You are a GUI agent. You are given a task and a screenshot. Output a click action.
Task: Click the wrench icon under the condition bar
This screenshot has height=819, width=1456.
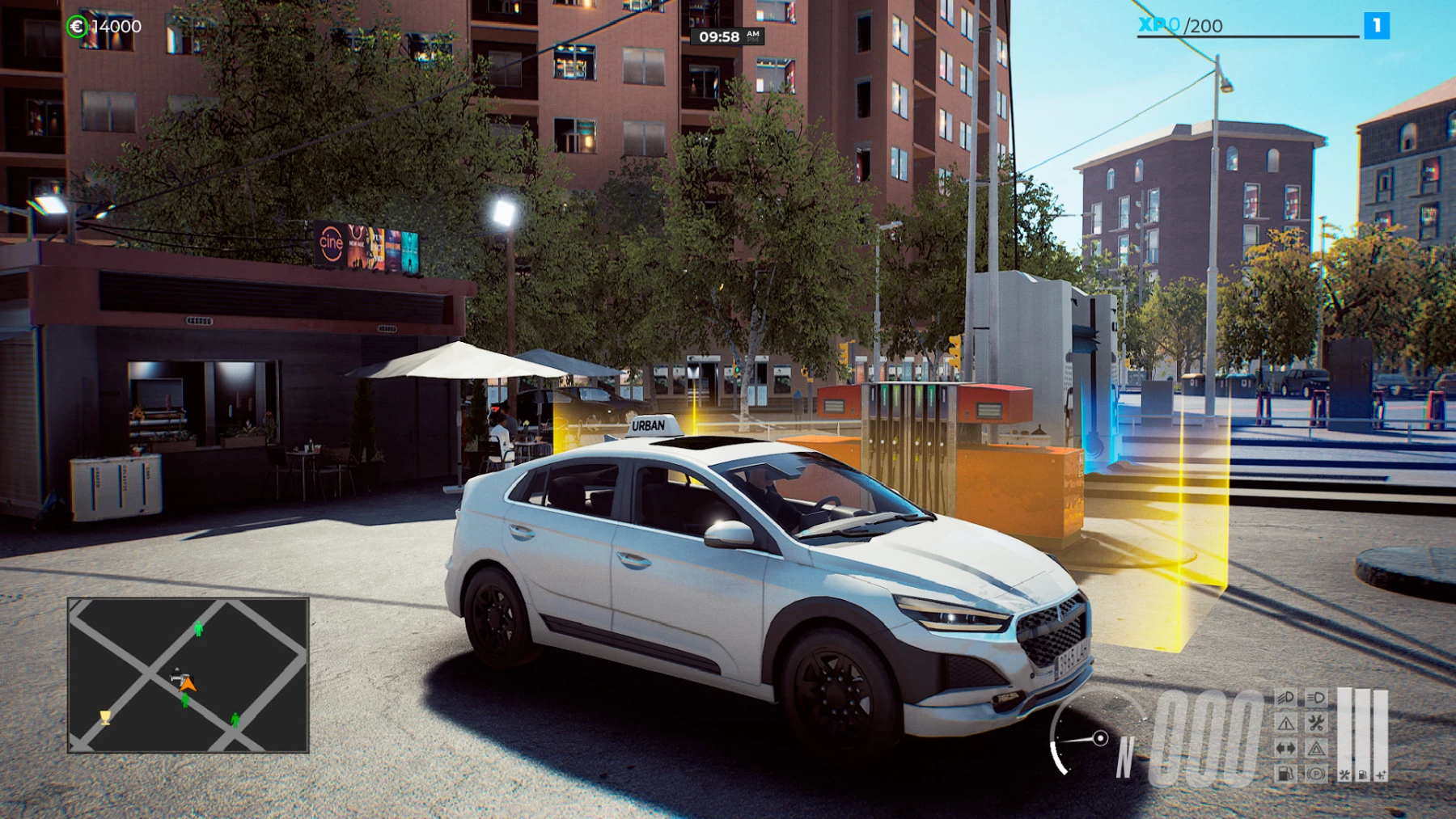[1344, 775]
